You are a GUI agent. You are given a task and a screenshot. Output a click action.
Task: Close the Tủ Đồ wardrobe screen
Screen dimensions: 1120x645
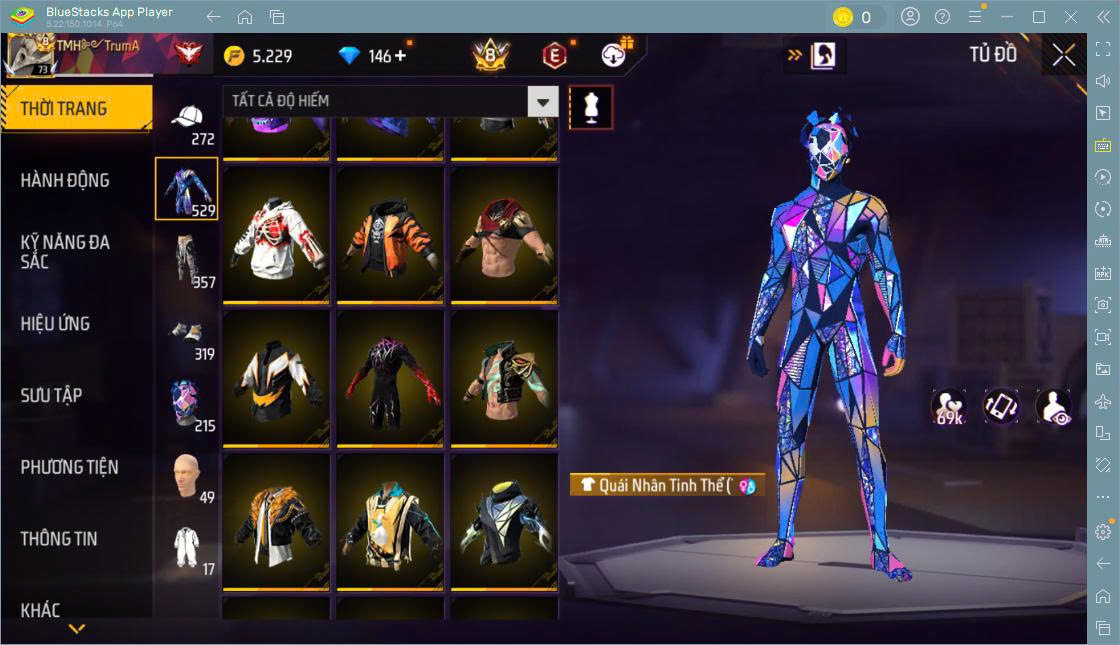tap(1064, 55)
